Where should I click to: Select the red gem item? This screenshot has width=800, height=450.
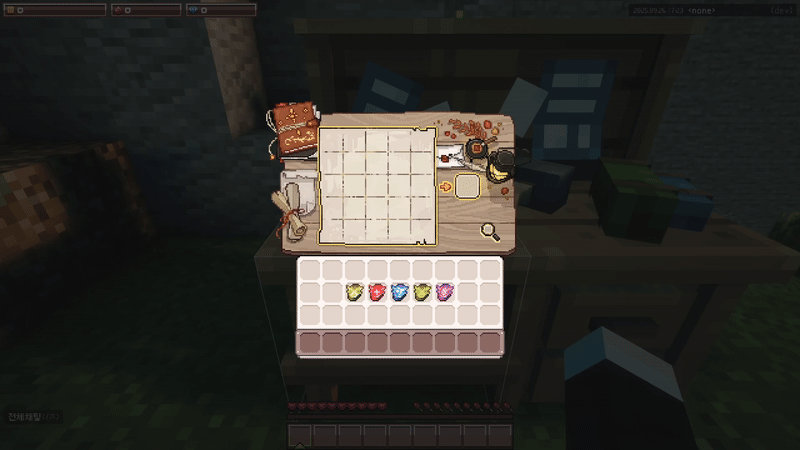378,292
